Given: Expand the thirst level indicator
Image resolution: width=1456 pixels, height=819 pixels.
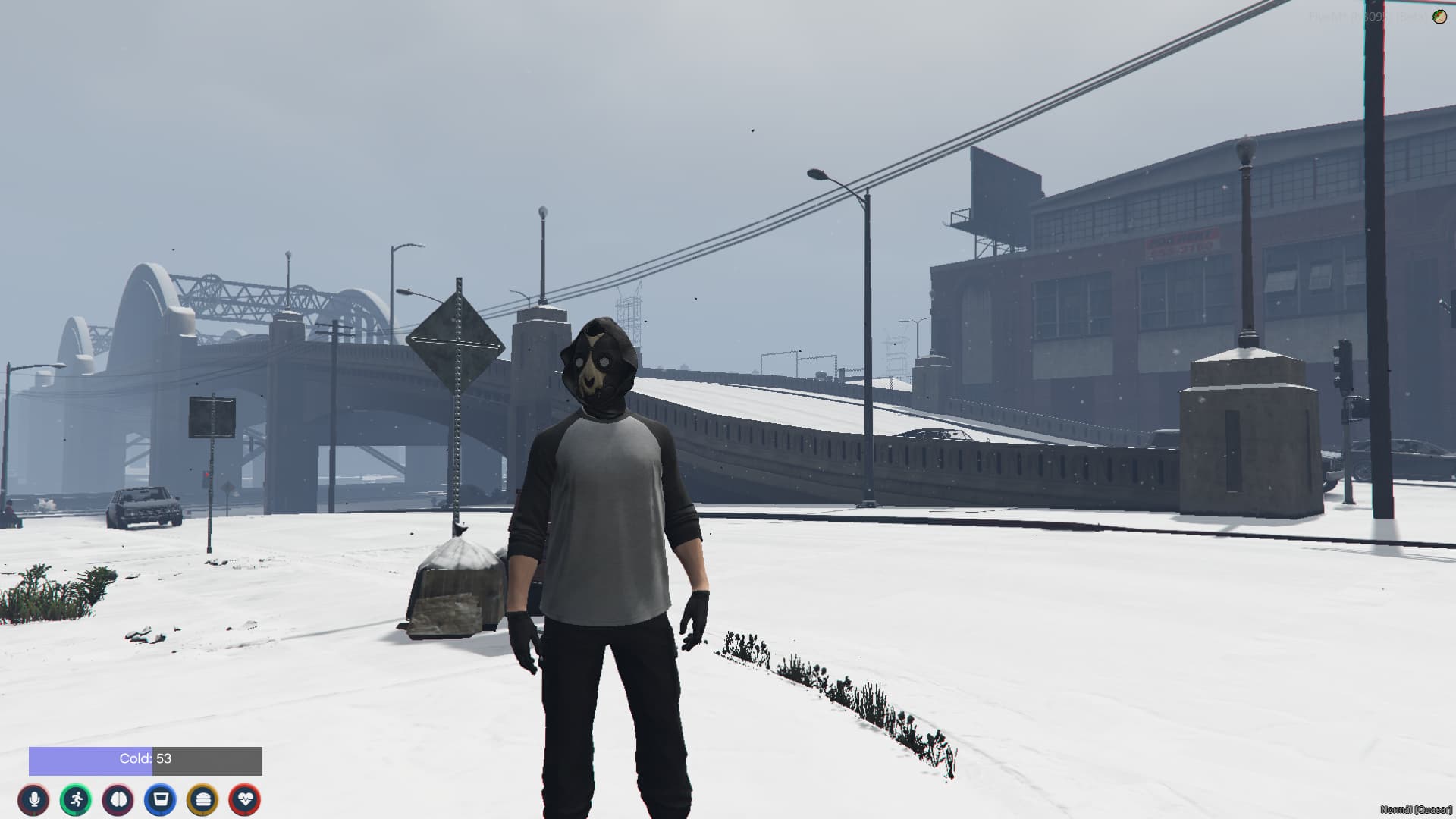Looking at the screenshot, I should (160, 800).
